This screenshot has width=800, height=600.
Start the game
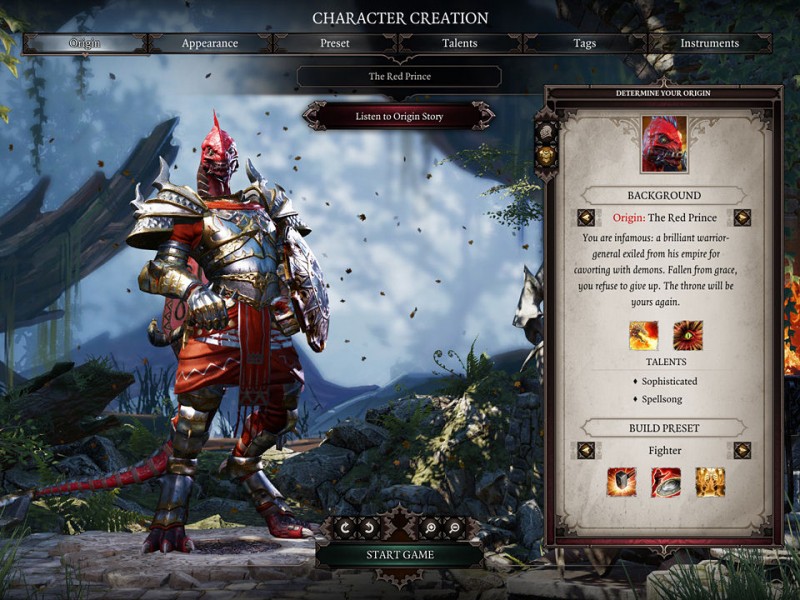point(399,555)
